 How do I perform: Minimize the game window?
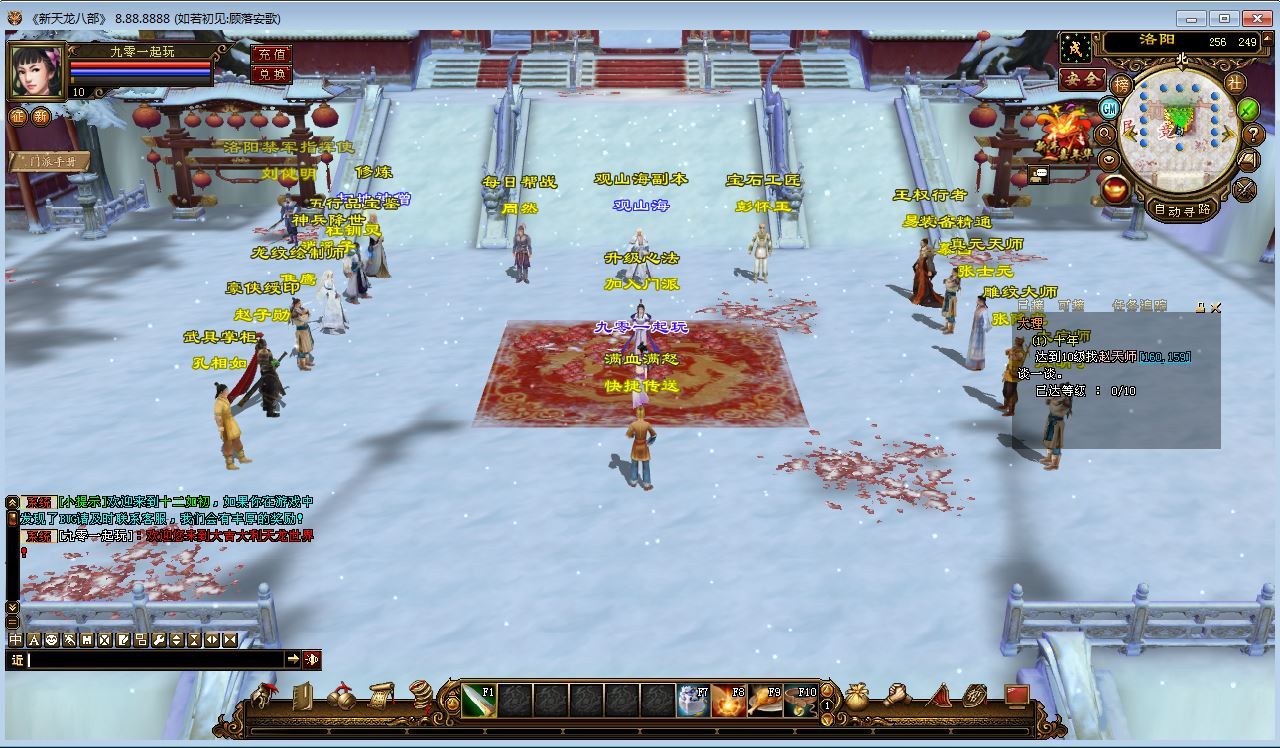1190,18
